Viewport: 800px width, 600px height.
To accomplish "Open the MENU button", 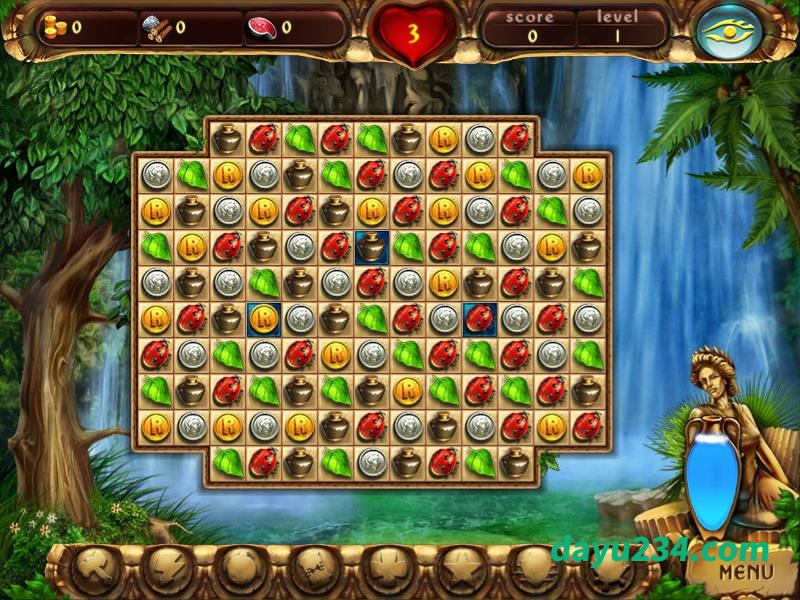I will (x=746, y=572).
